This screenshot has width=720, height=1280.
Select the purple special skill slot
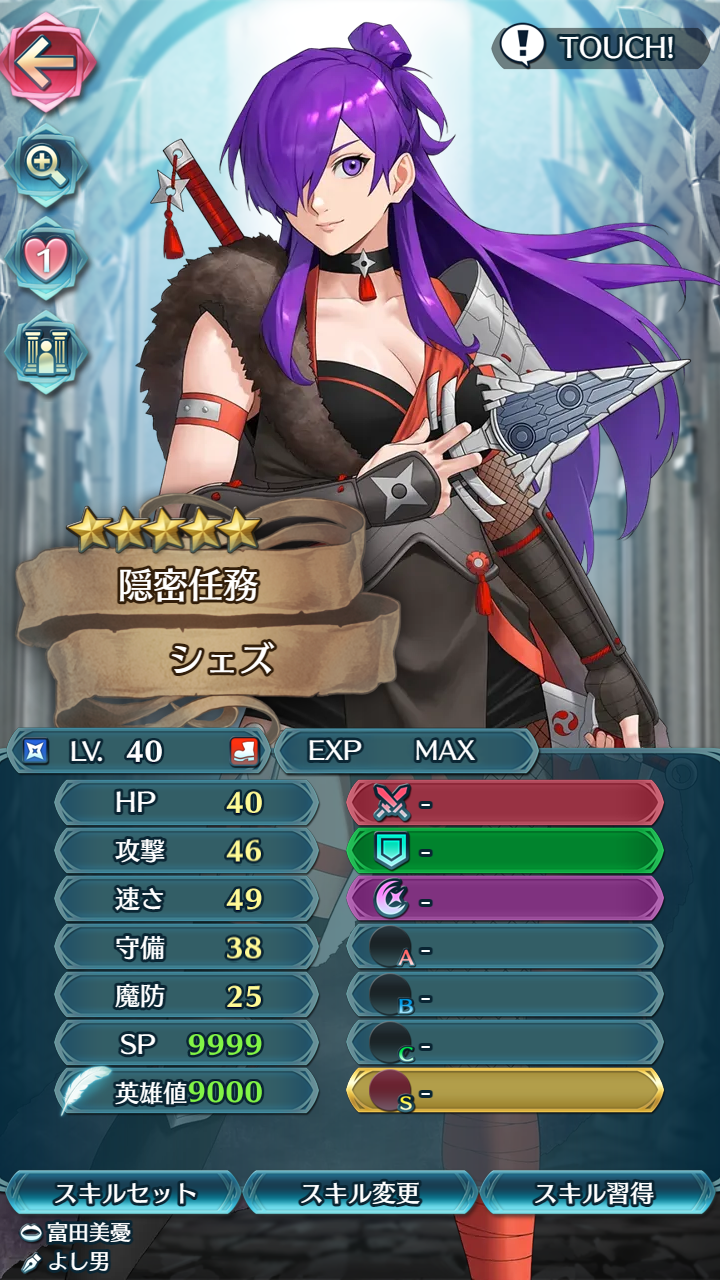[x=505, y=899]
